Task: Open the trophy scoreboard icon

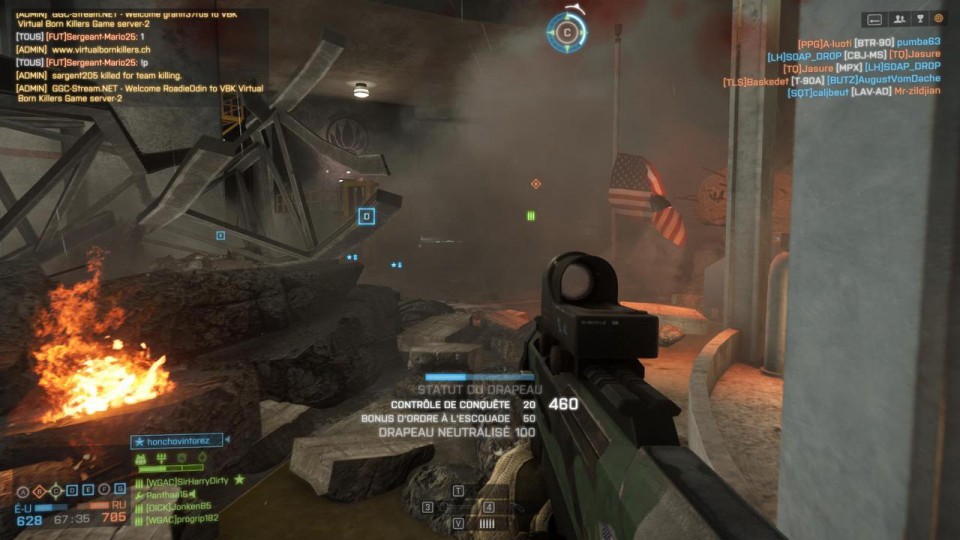Action: tap(919, 19)
